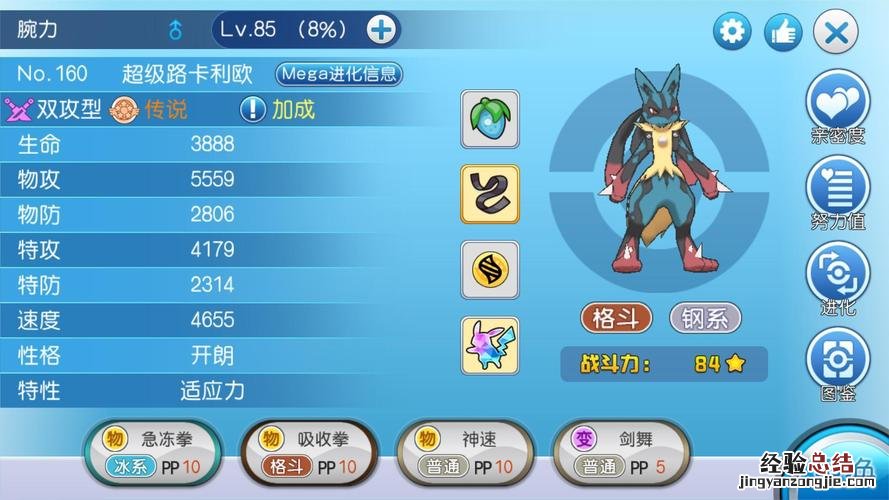
Task: Select the rainbow Pikachu slot
Action: [x=489, y=345]
